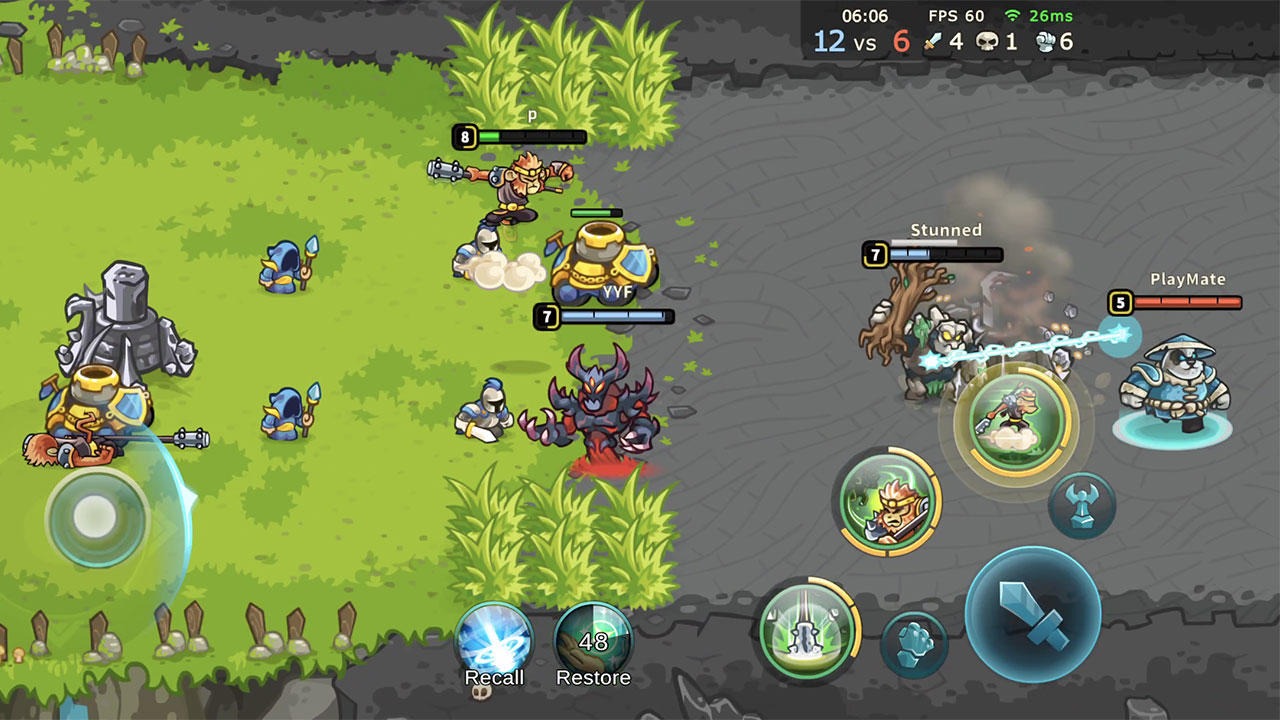Touch the virtual movement joystick

(96, 517)
